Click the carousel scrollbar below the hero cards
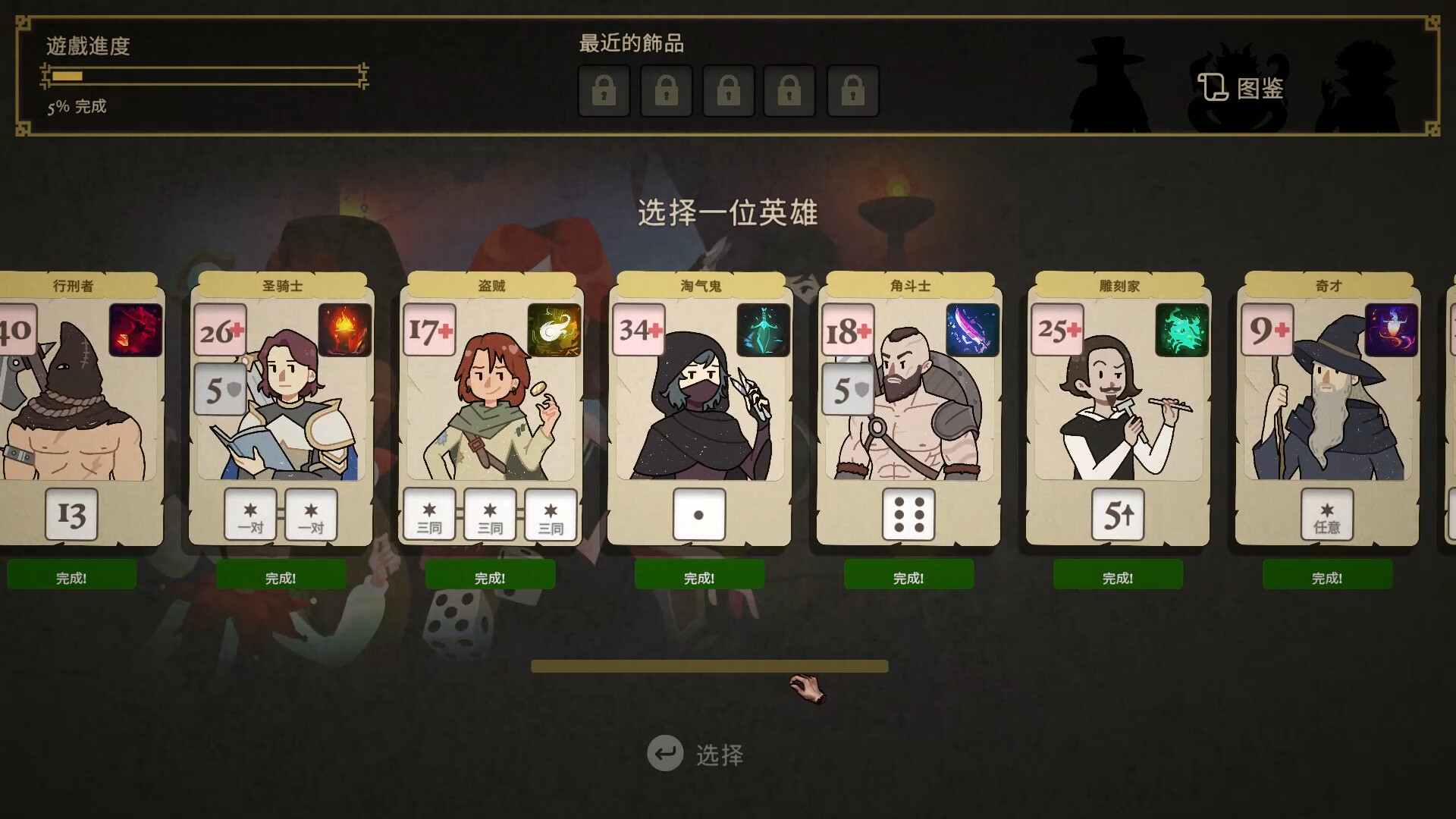Image resolution: width=1456 pixels, height=819 pixels. click(709, 666)
